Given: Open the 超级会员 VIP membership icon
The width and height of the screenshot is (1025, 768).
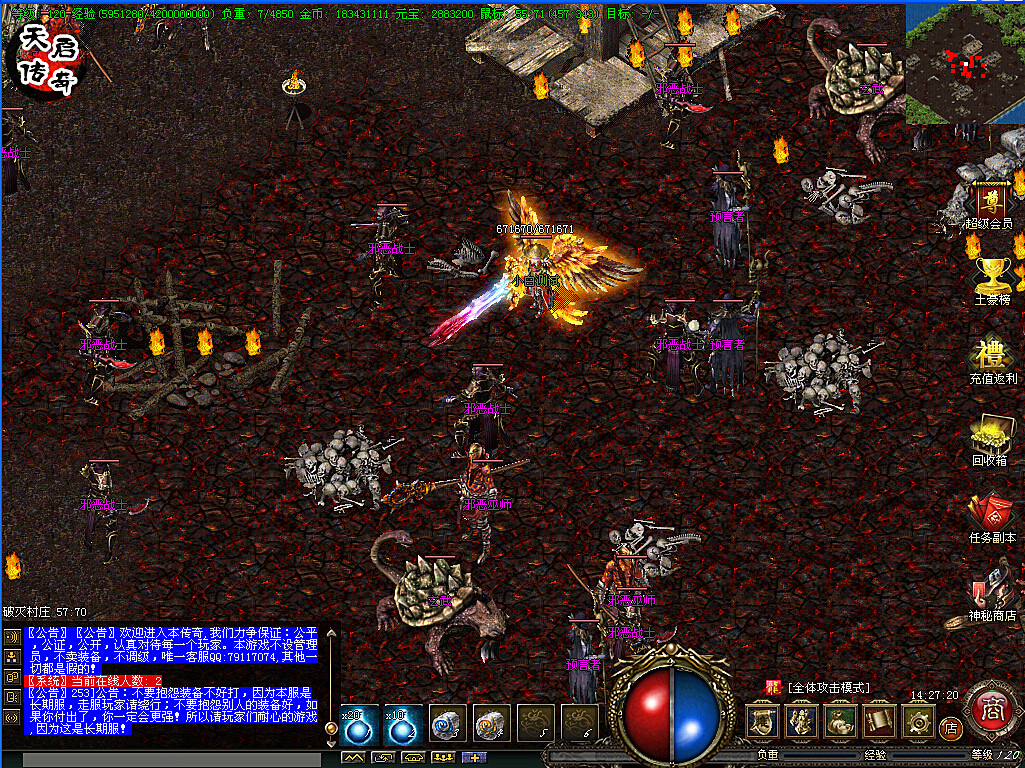Looking at the screenshot, I should click(992, 203).
